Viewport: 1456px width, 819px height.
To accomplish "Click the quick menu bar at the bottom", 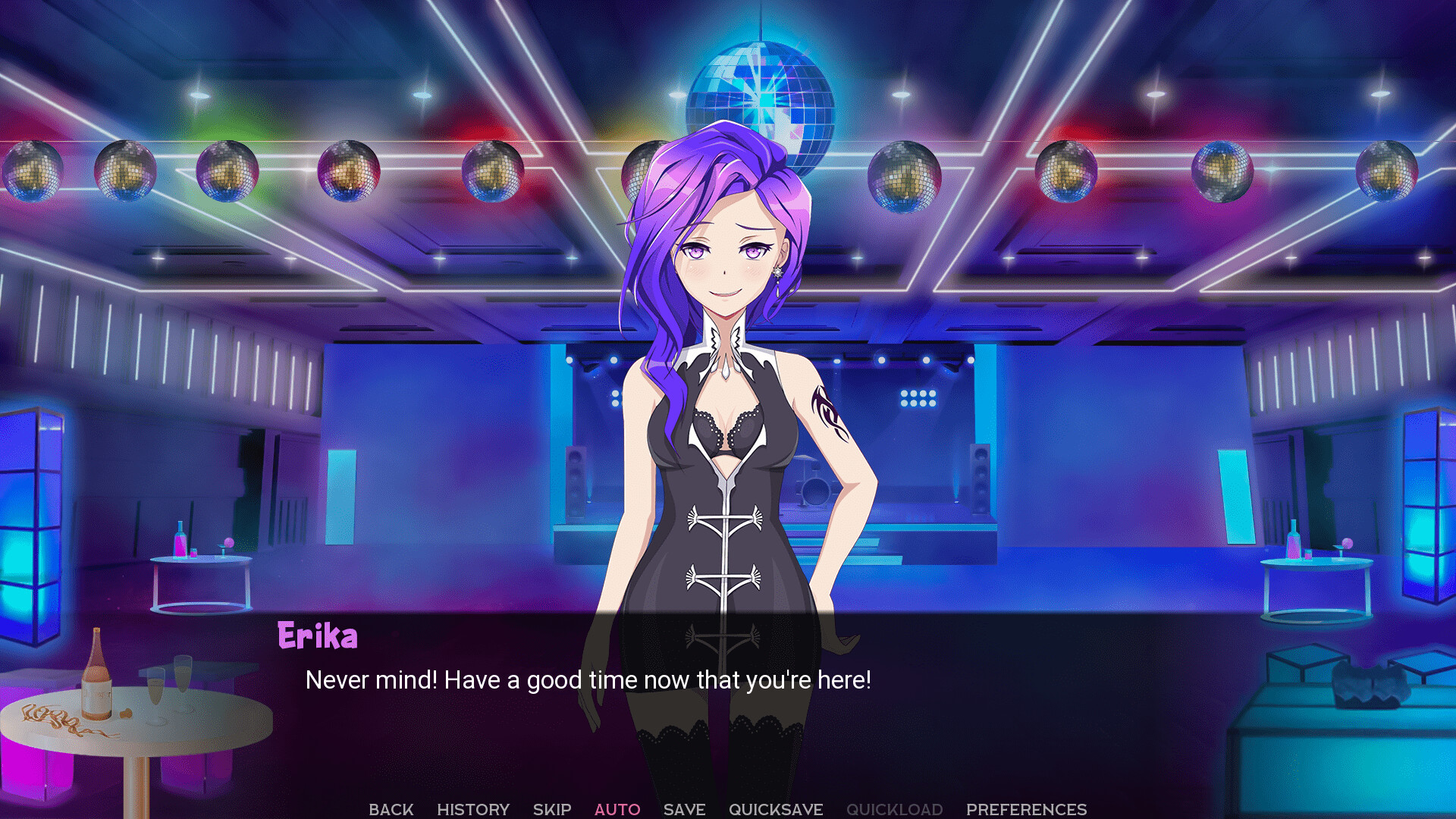I will 728,809.
